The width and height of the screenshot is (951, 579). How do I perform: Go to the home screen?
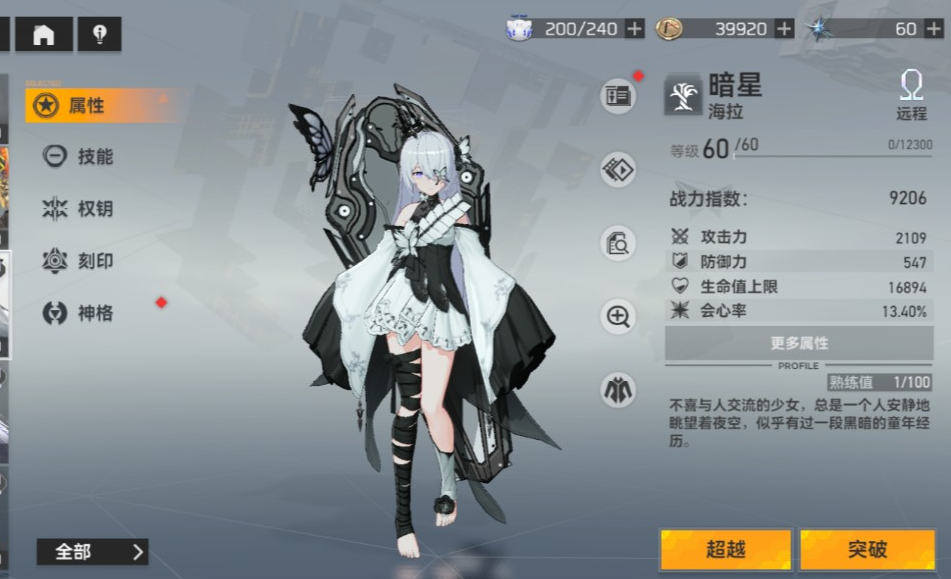(x=44, y=35)
